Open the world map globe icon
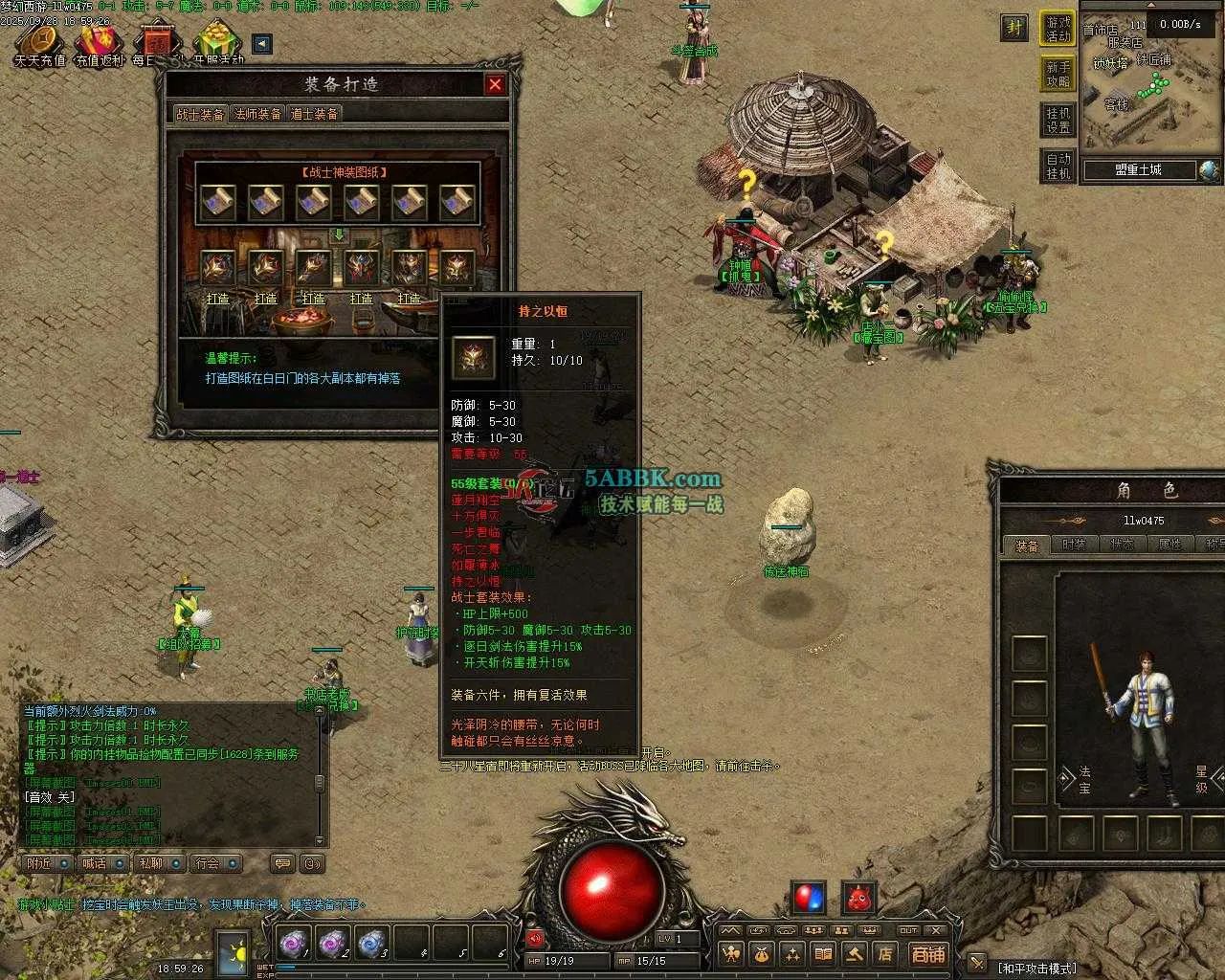Image resolution: width=1225 pixels, height=980 pixels. pos(1209,170)
